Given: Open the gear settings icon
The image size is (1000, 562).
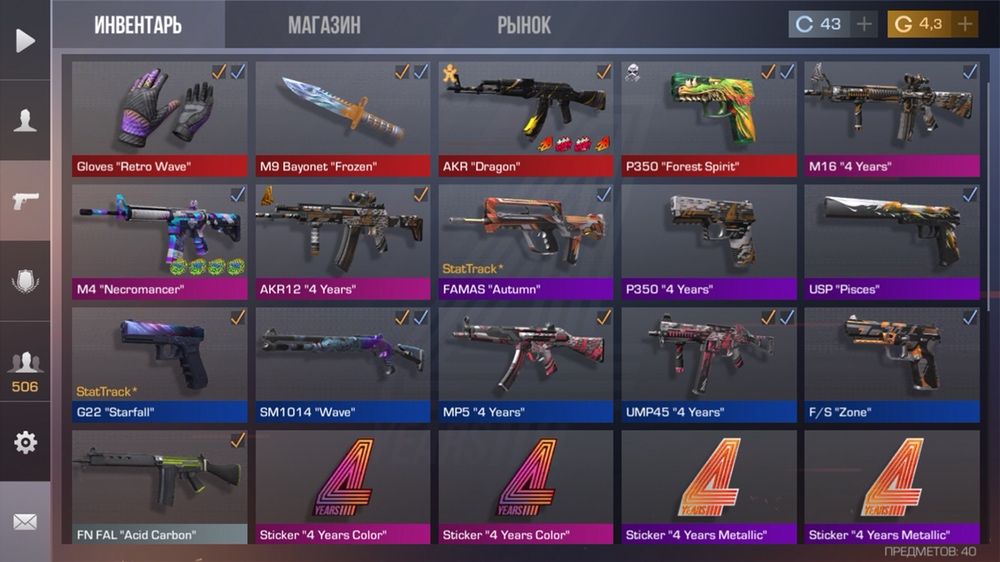Looking at the screenshot, I should [25, 442].
